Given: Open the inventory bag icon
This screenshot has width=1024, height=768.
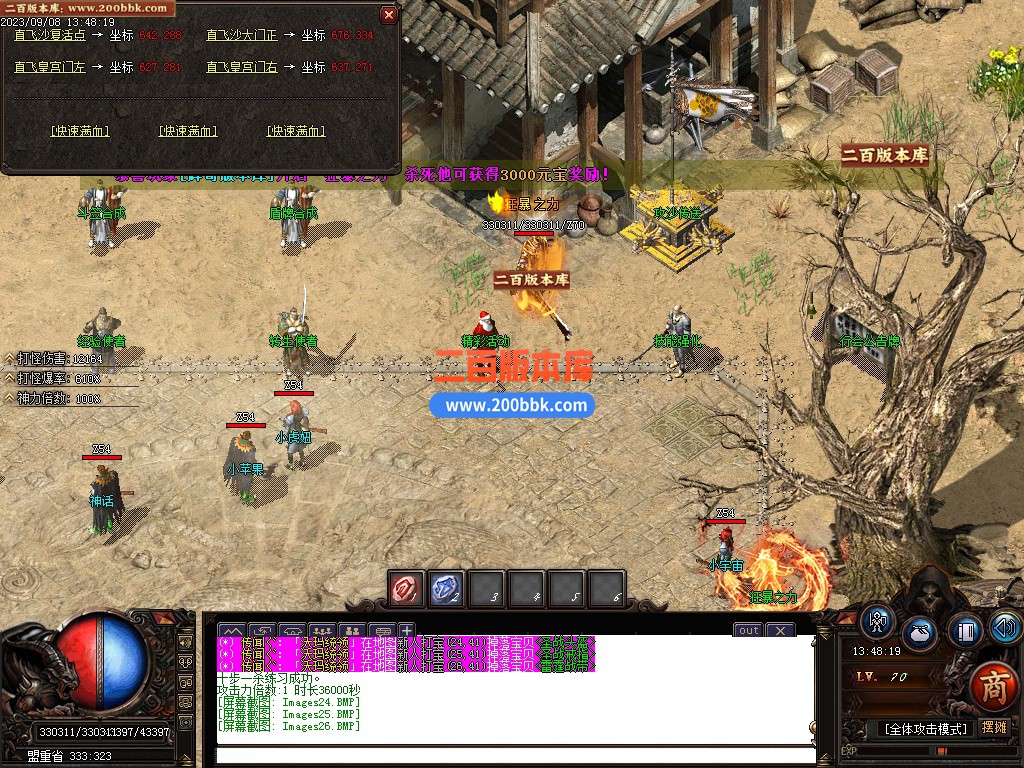Looking at the screenshot, I should click(x=920, y=634).
